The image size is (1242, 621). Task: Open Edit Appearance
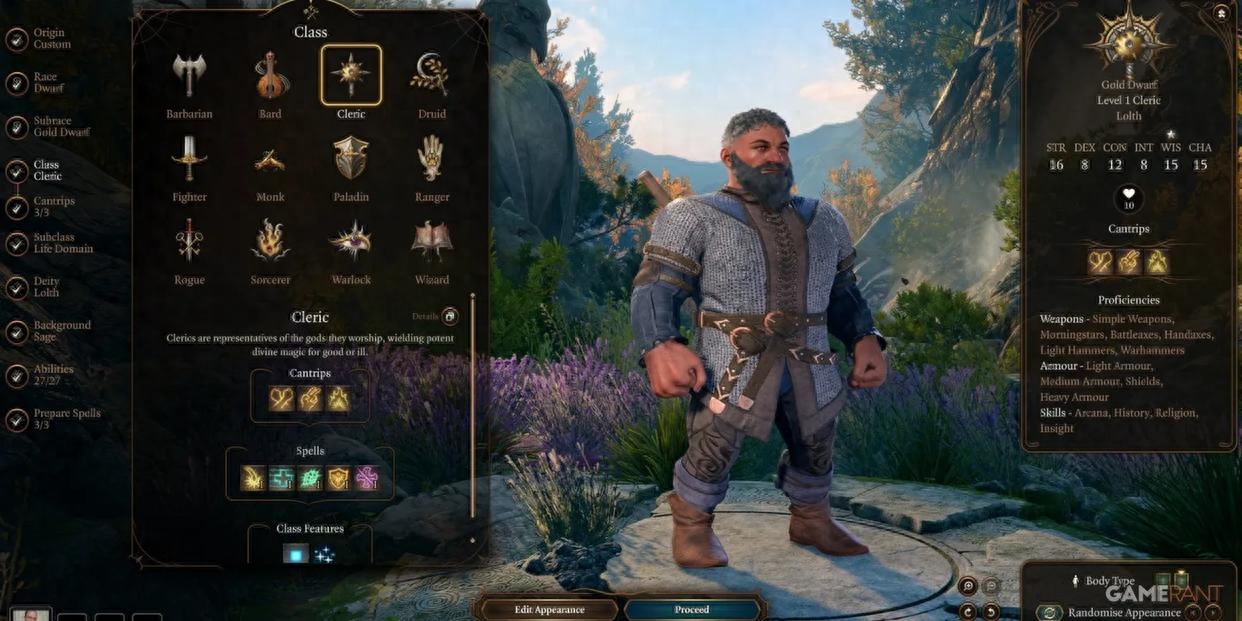coord(549,609)
